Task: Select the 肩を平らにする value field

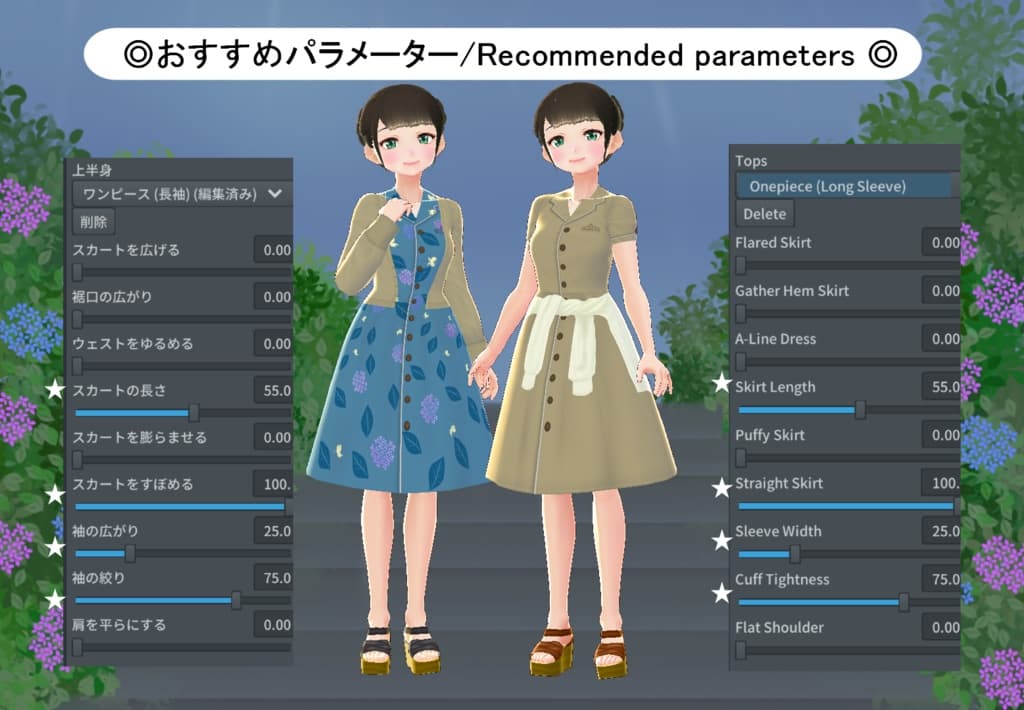Action: coord(272,625)
